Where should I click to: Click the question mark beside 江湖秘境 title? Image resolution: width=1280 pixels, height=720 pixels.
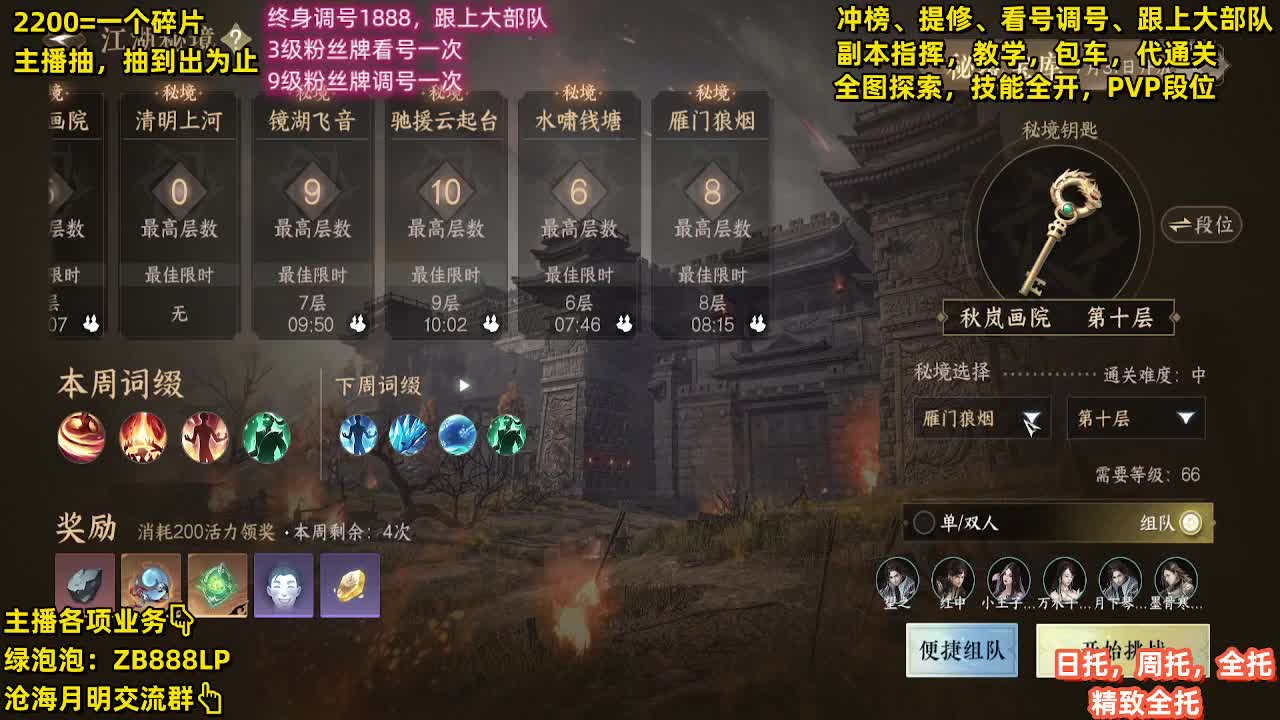coord(236,38)
